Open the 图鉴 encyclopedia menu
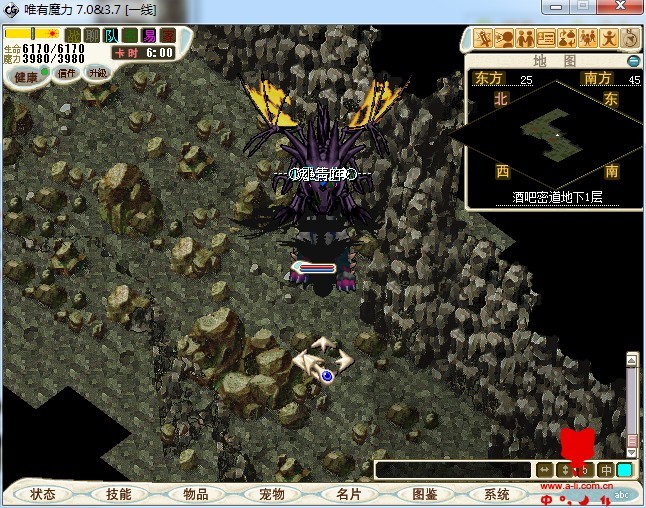Screen dimensions: 646x508 coord(423,494)
